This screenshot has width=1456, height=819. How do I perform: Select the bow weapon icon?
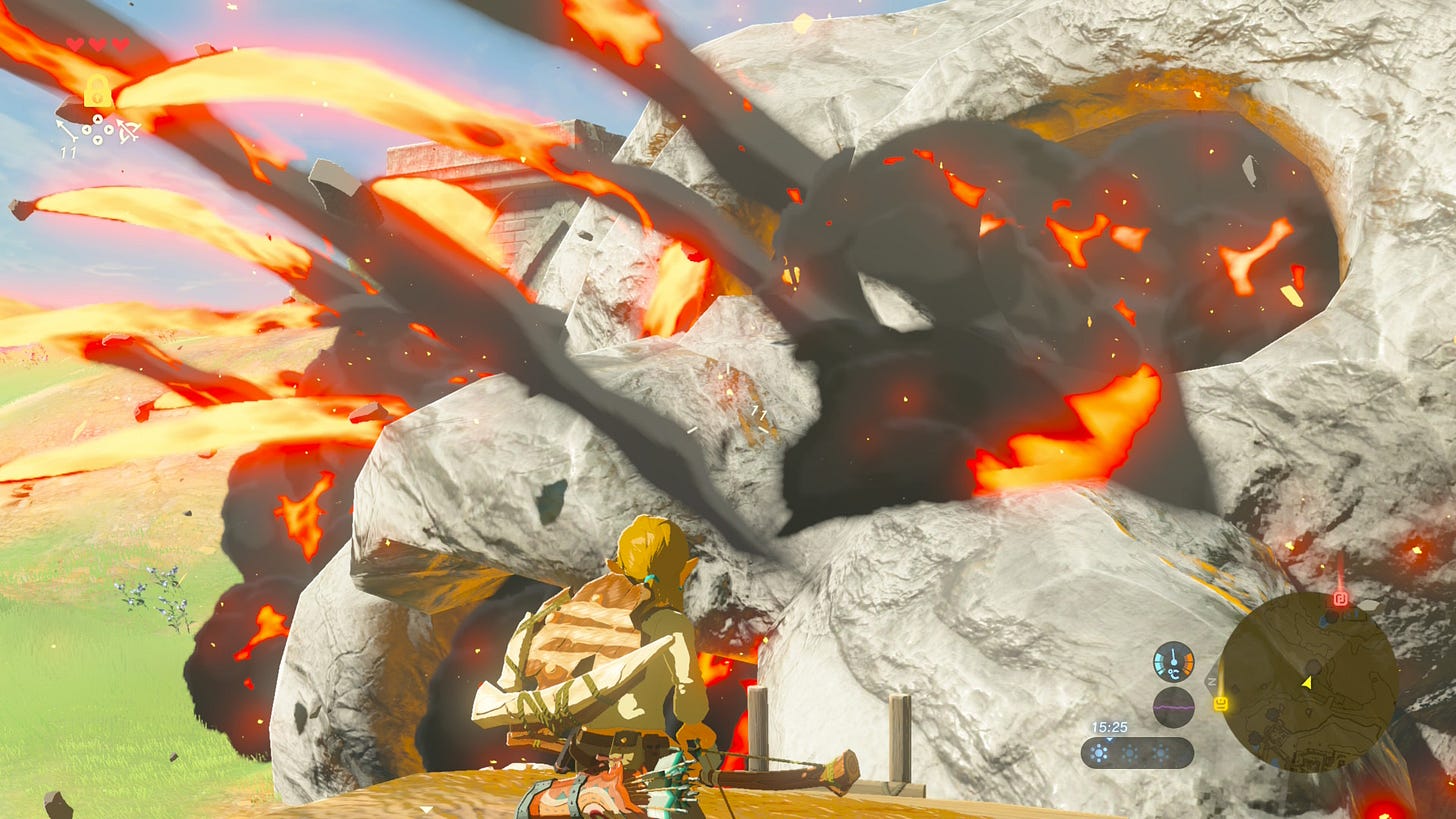click(128, 131)
